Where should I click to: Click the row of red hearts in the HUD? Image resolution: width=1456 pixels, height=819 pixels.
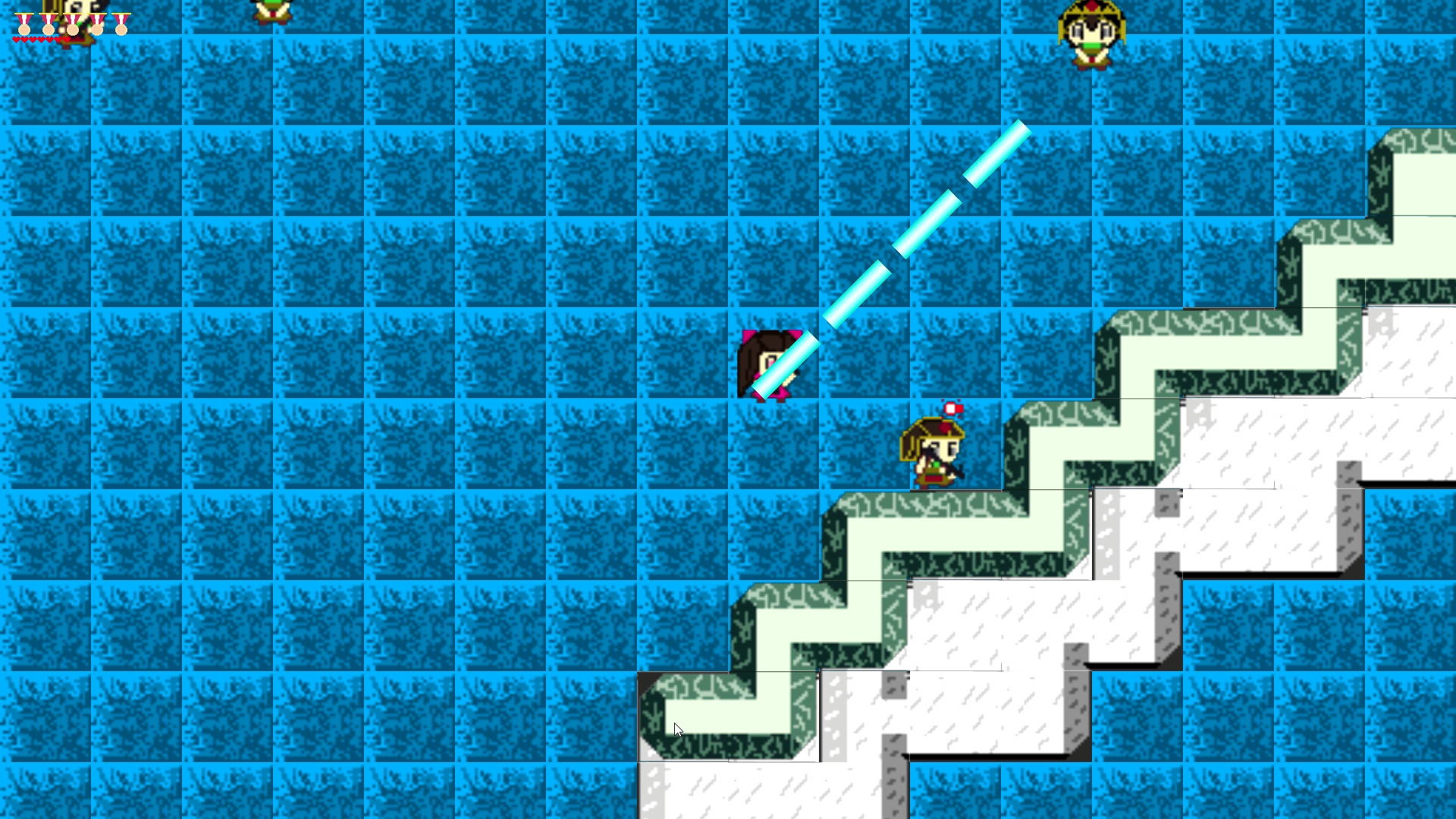pyautogui.click(x=38, y=39)
